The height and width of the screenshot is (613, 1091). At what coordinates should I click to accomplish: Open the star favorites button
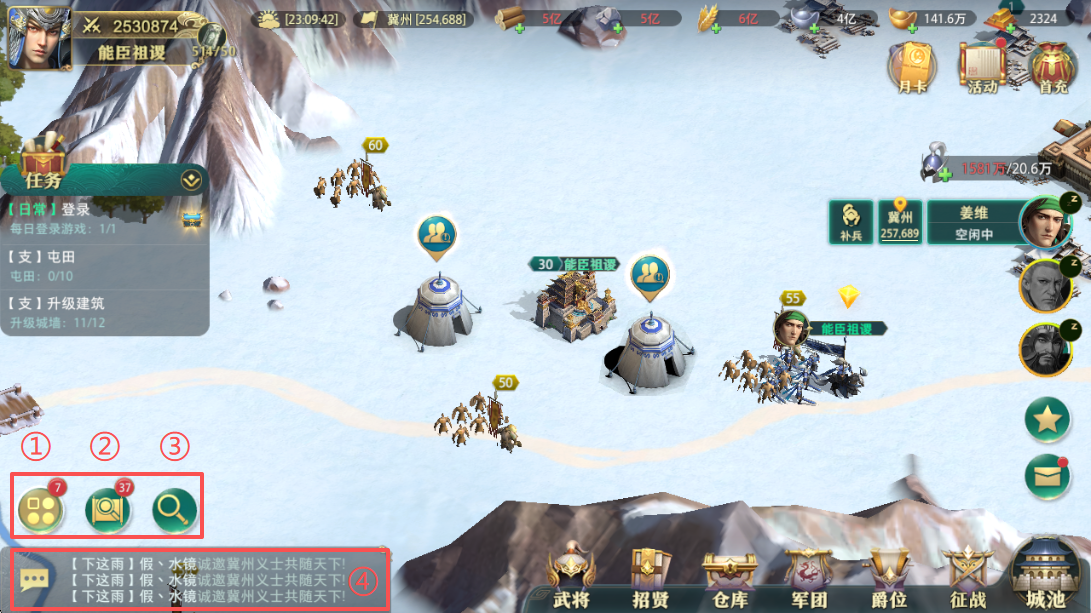(x=1047, y=420)
